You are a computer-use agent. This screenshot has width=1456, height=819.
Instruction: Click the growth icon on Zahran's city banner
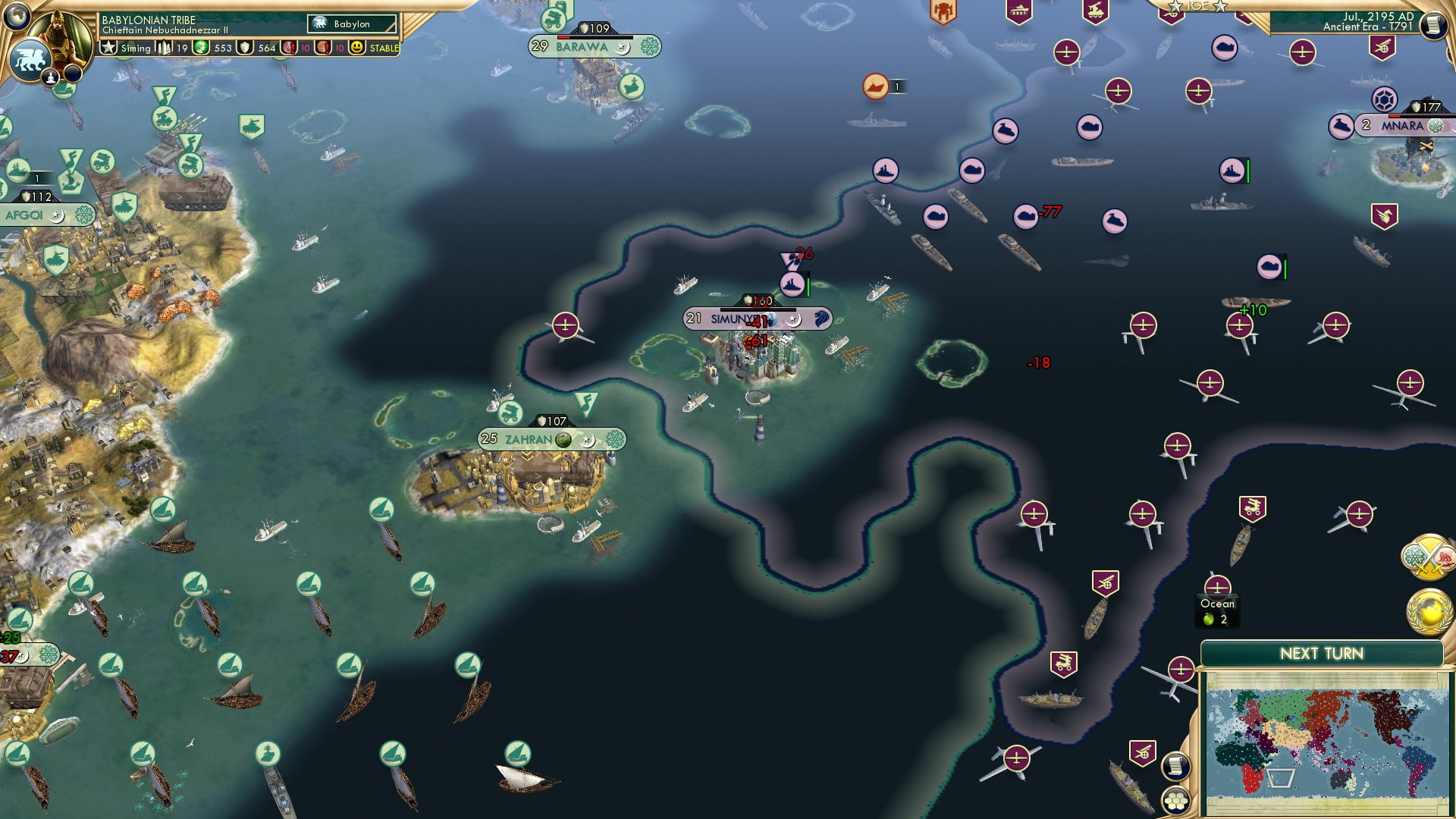click(x=562, y=440)
